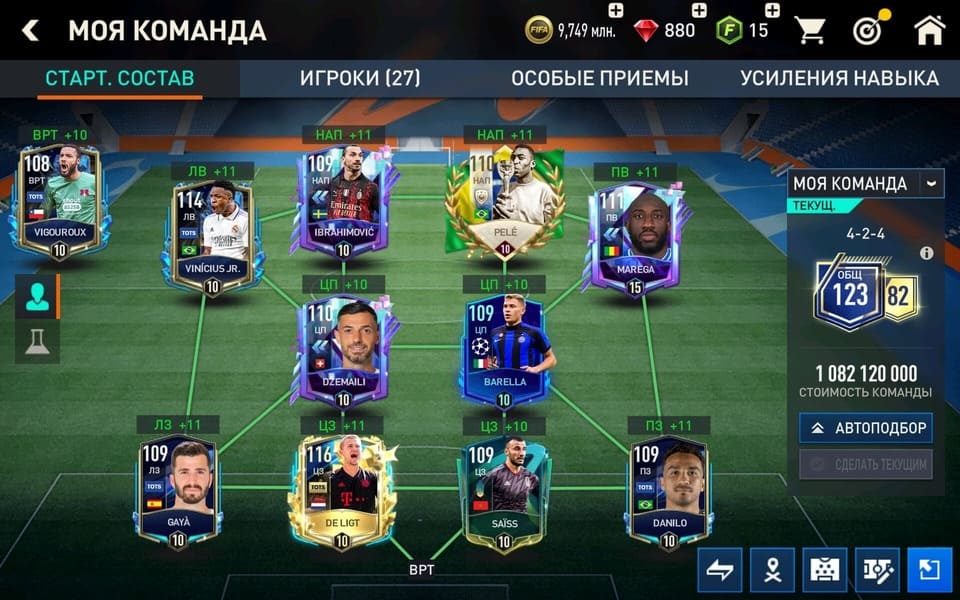
Task: Return to the home screen
Action: (x=929, y=31)
